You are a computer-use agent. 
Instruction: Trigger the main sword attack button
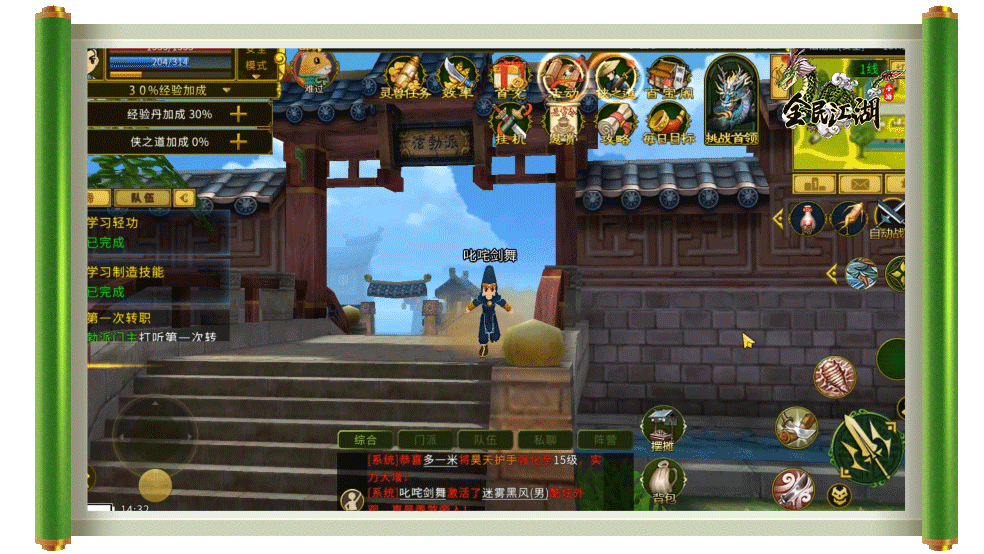[x=864, y=446]
